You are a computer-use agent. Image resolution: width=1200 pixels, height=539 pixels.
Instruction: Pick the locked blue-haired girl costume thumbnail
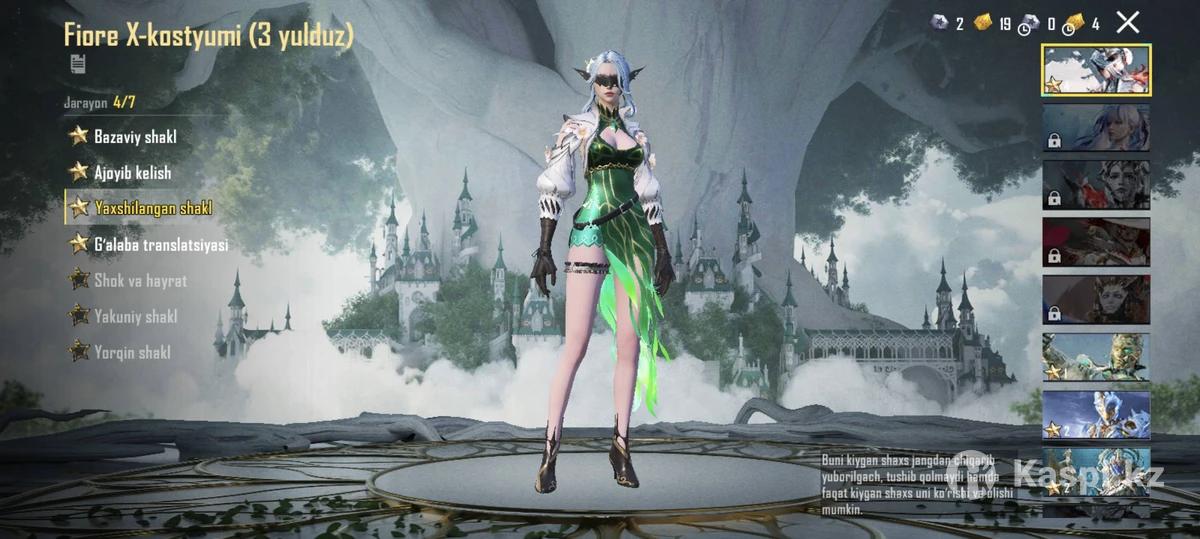1096,128
